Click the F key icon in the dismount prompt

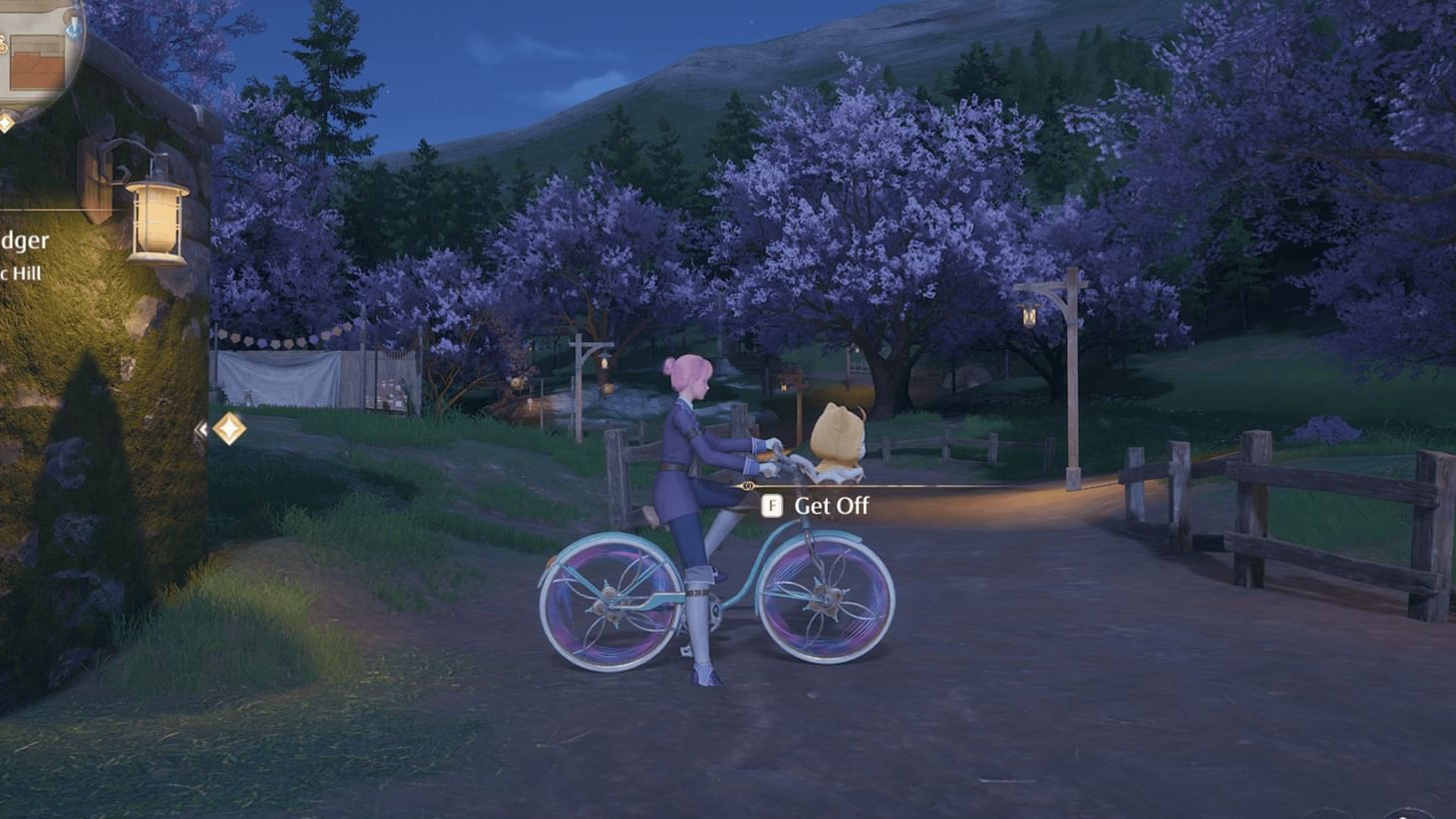point(772,506)
